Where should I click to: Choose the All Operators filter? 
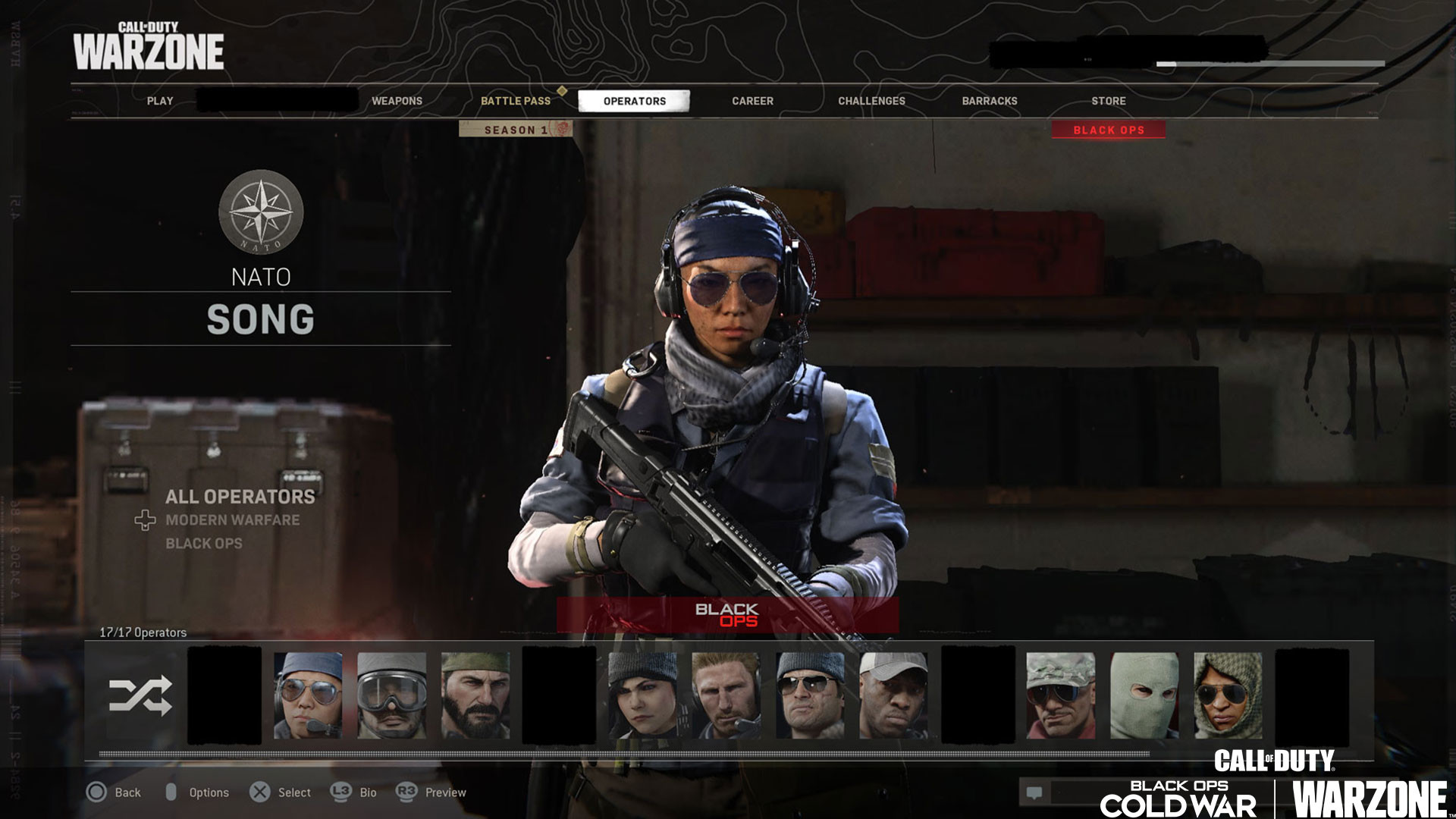pyautogui.click(x=240, y=497)
